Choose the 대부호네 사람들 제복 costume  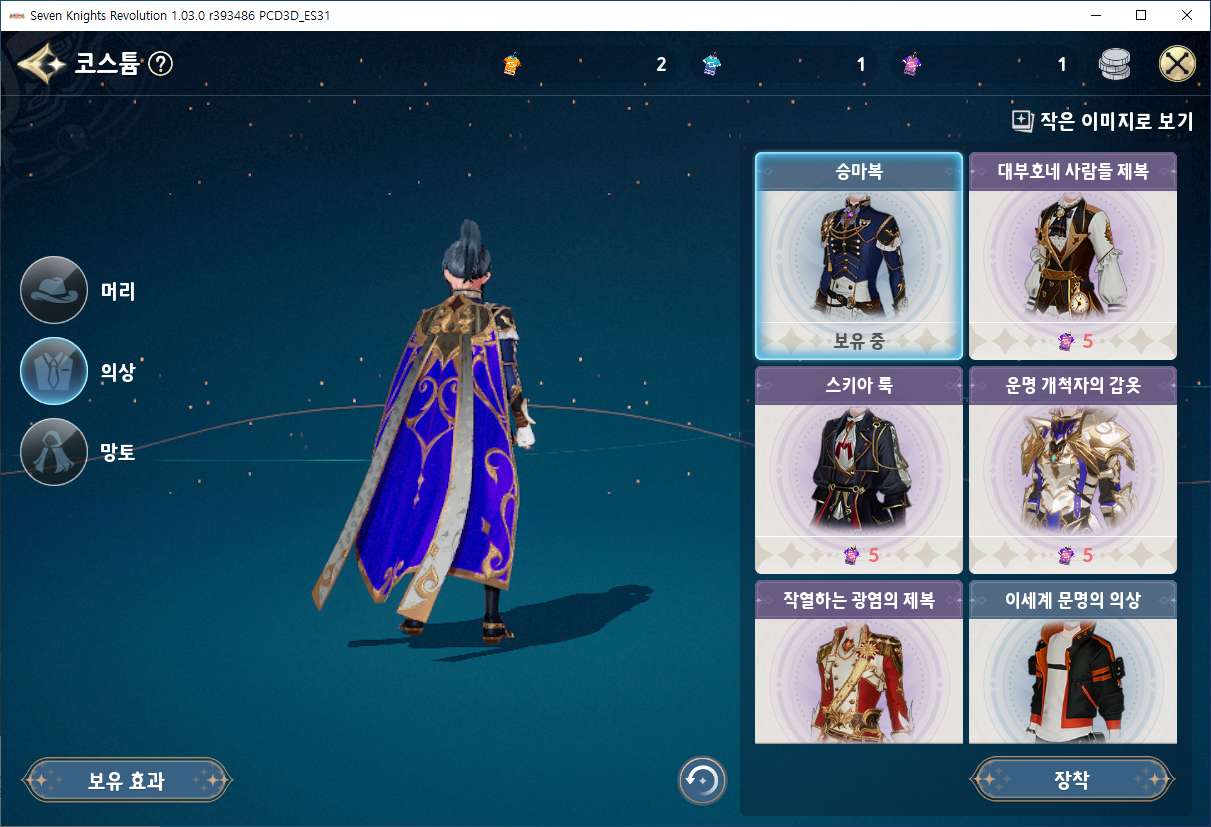[1072, 256]
